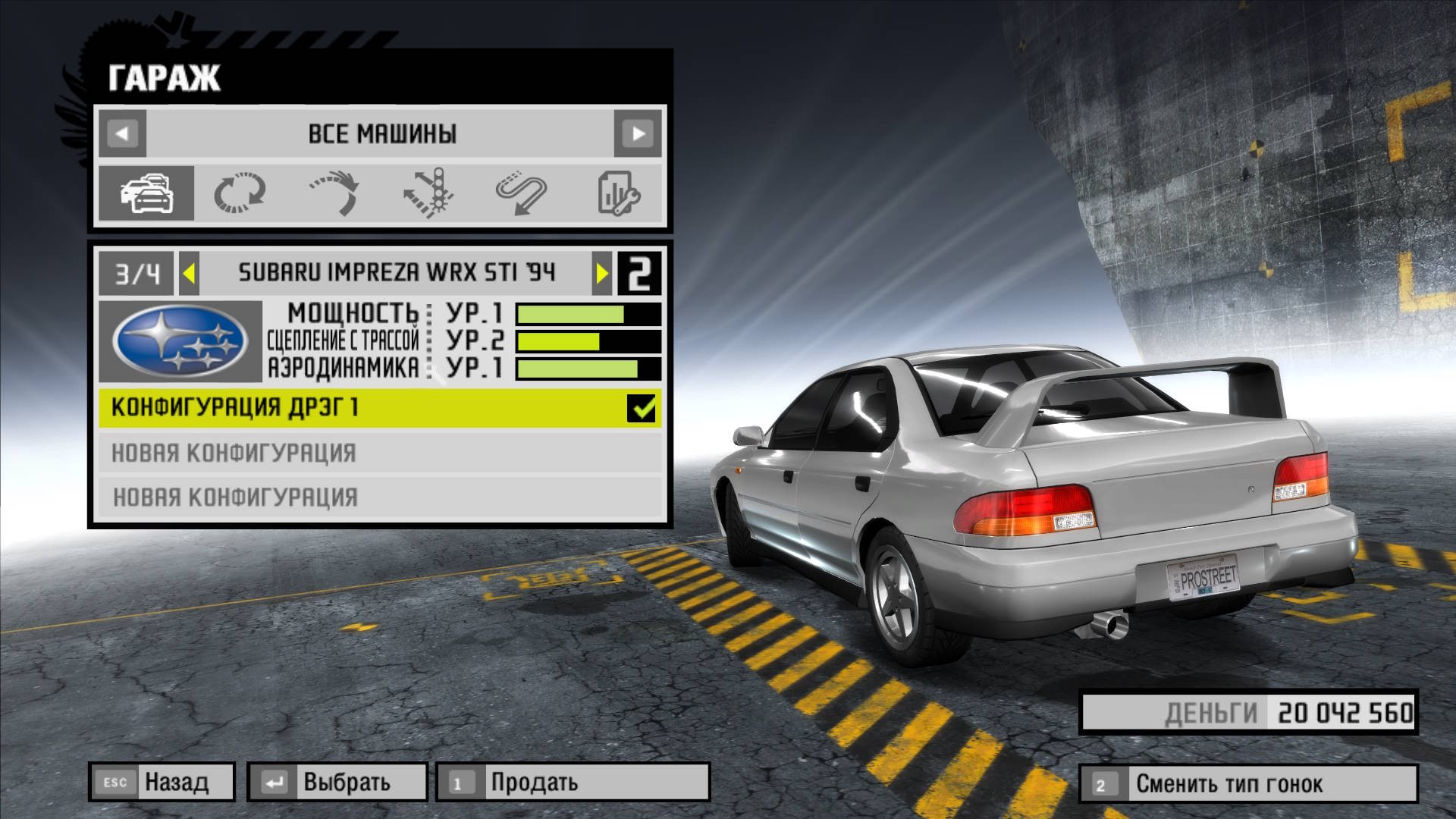Switch to the drift curved-arrow tab
Image resolution: width=1456 pixels, height=819 pixels.
[x=334, y=193]
